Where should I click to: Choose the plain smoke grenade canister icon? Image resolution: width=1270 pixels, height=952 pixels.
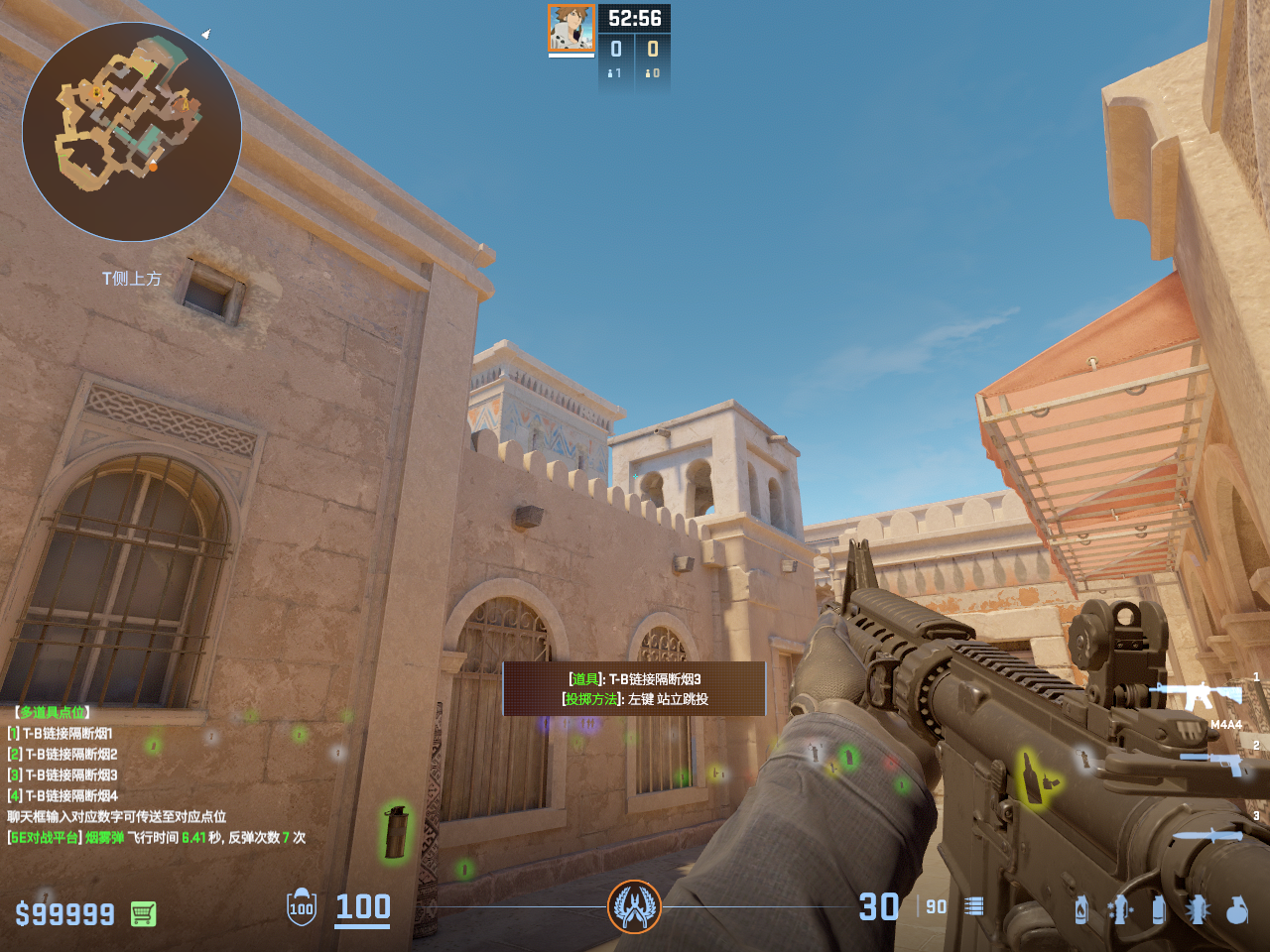1158,908
